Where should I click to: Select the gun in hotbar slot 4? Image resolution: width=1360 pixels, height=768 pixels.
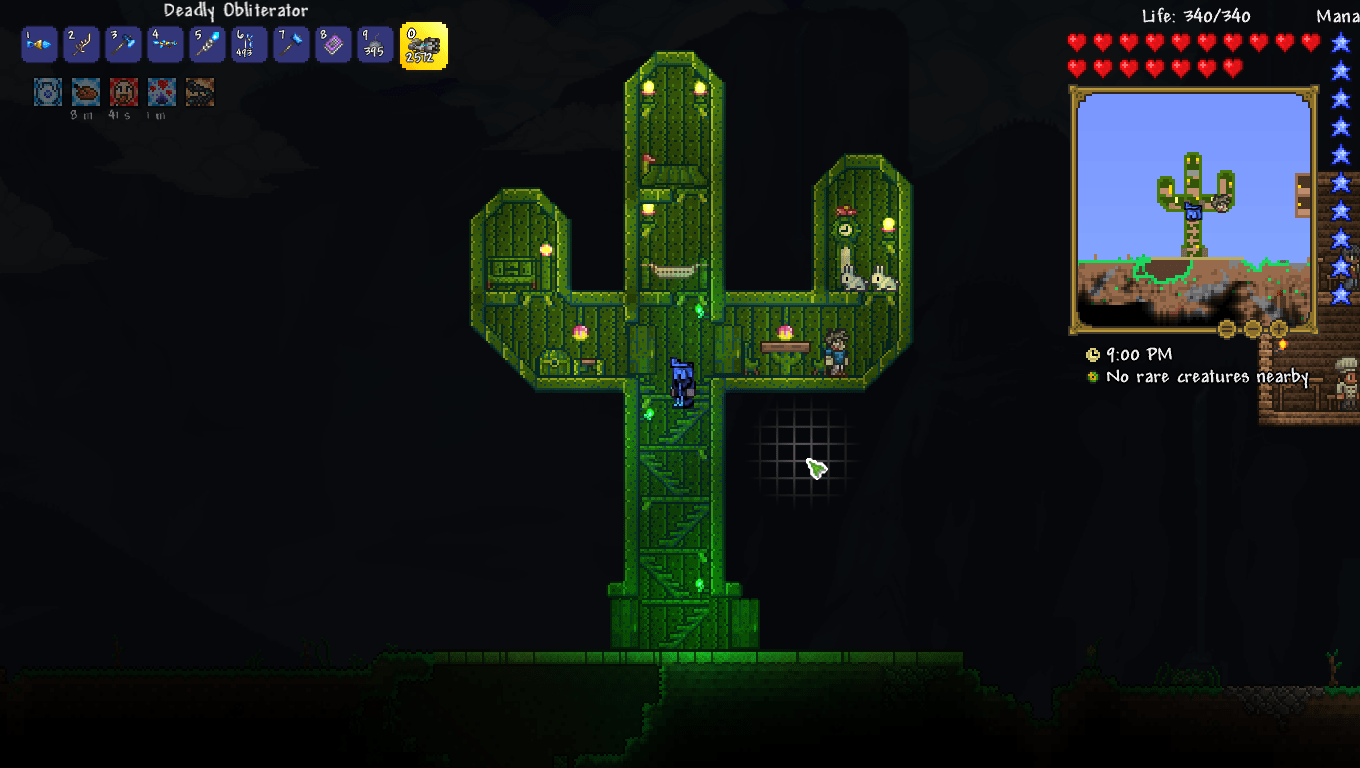tap(165, 44)
